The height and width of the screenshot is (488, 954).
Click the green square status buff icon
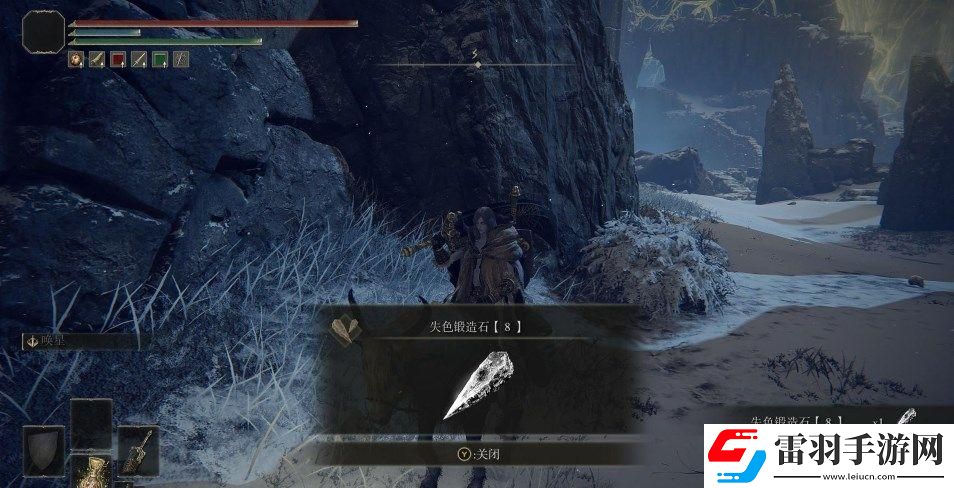pos(159,60)
